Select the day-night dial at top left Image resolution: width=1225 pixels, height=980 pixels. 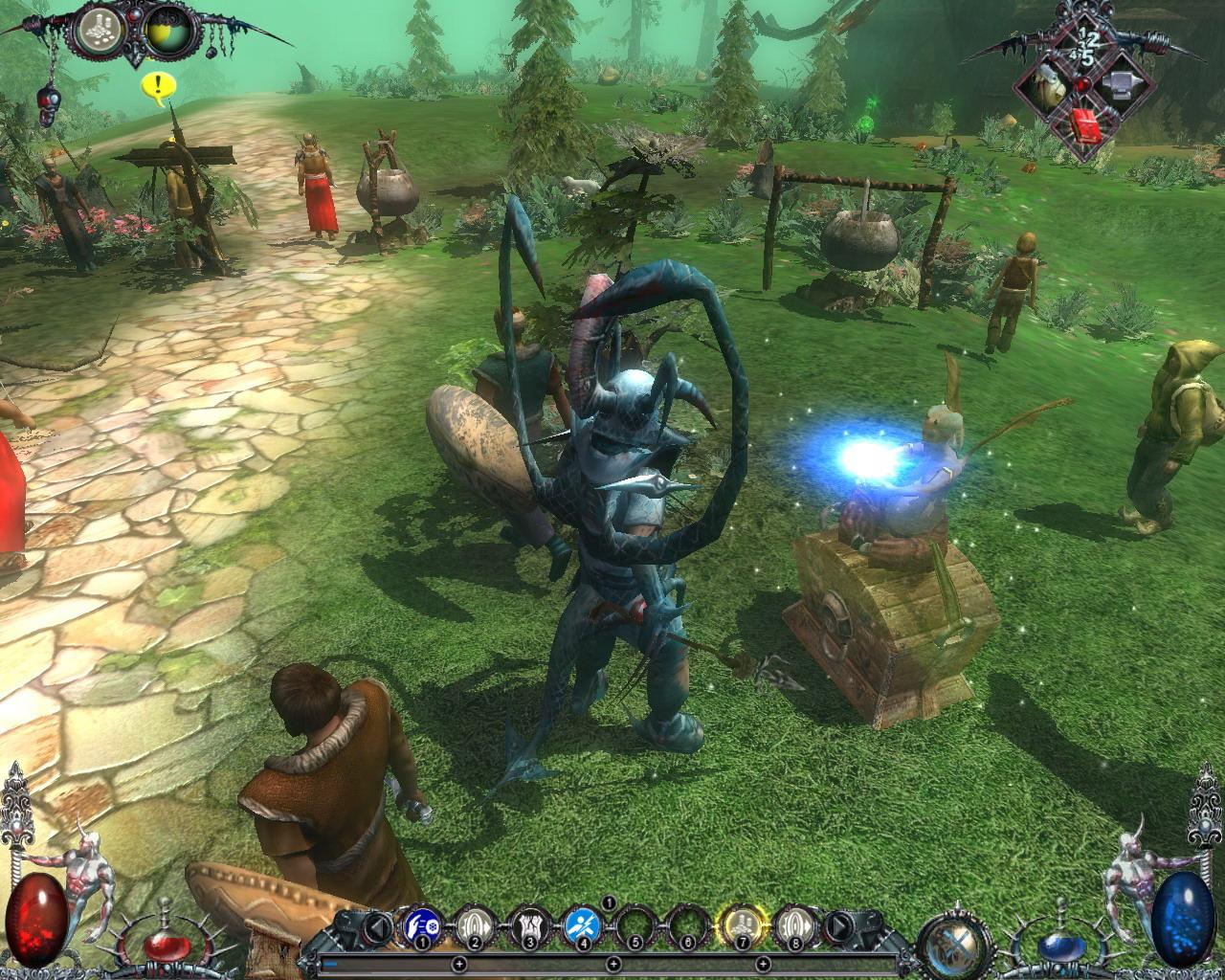170,32
